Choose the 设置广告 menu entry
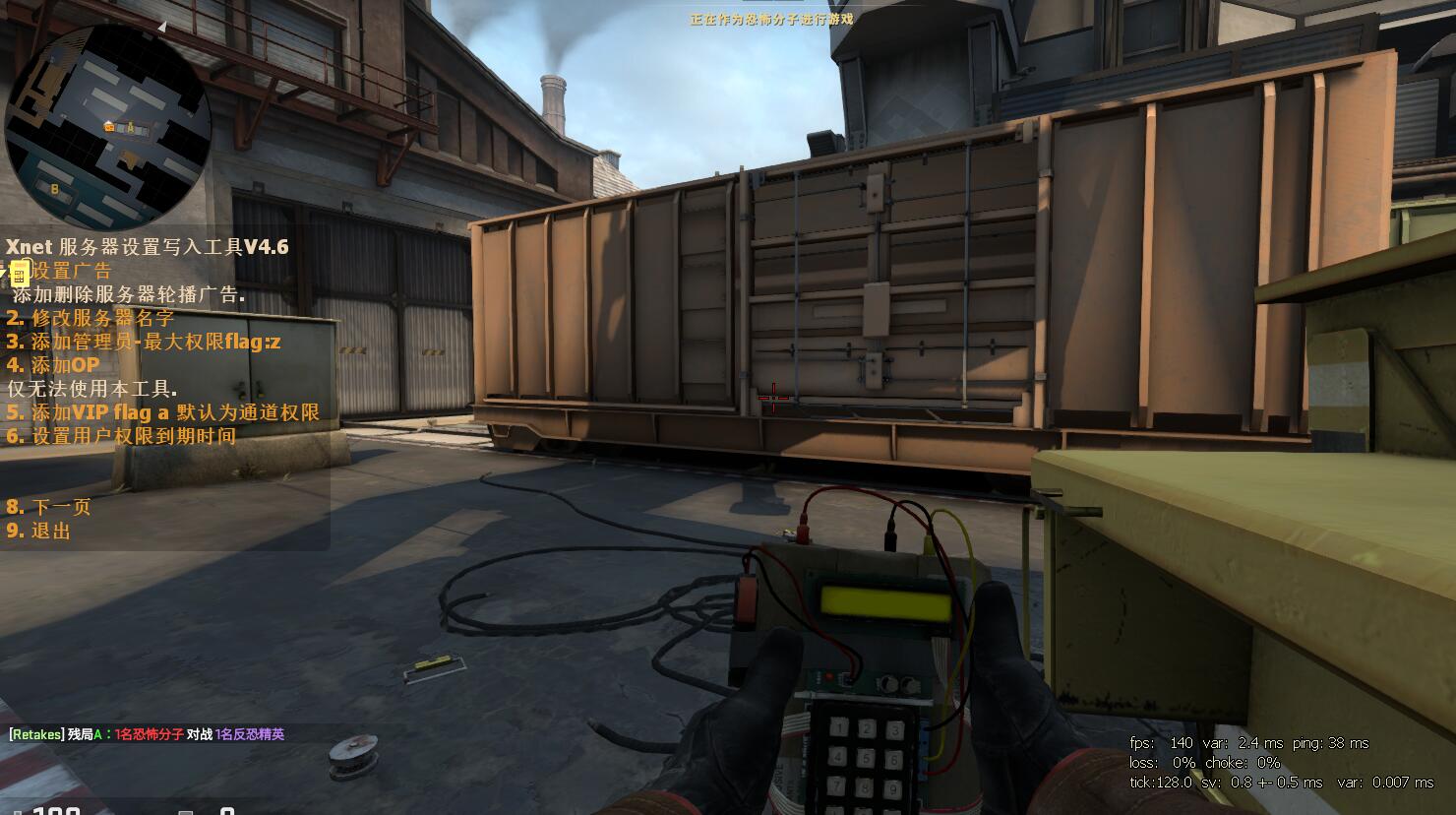The width and height of the screenshot is (1456, 815). click(x=61, y=271)
